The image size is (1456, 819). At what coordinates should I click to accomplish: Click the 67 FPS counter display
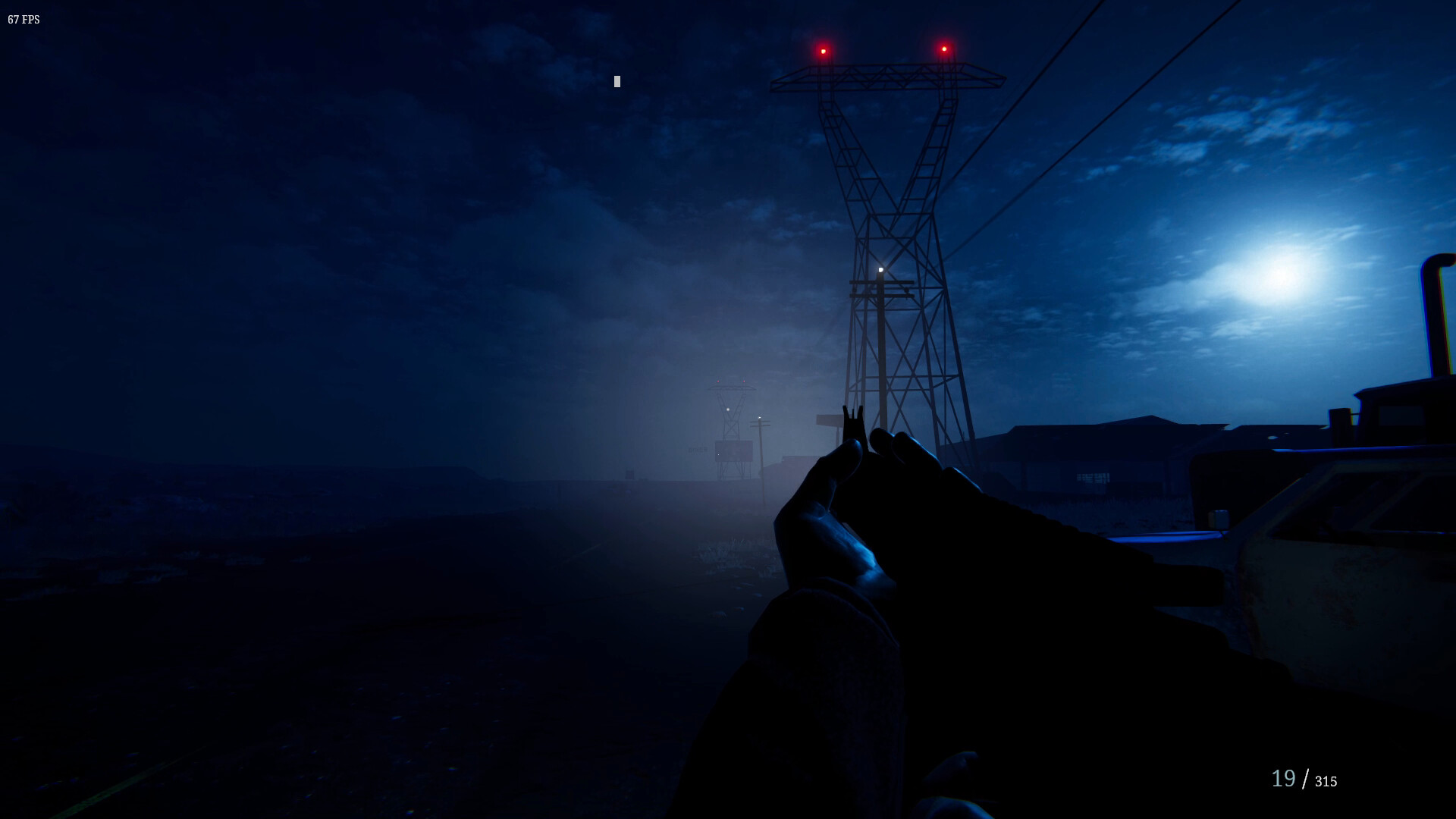pos(23,20)
